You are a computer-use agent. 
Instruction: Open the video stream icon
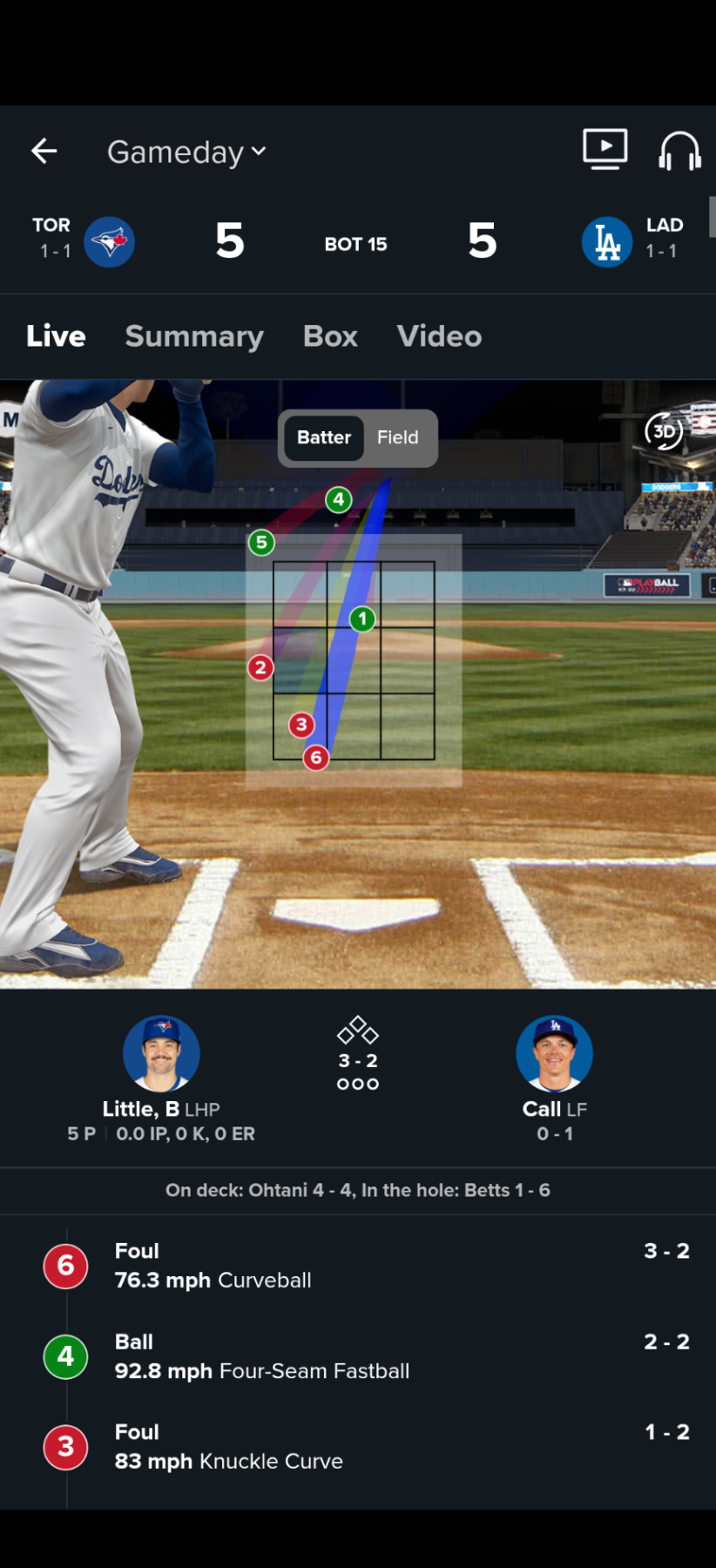click(605, 149)
